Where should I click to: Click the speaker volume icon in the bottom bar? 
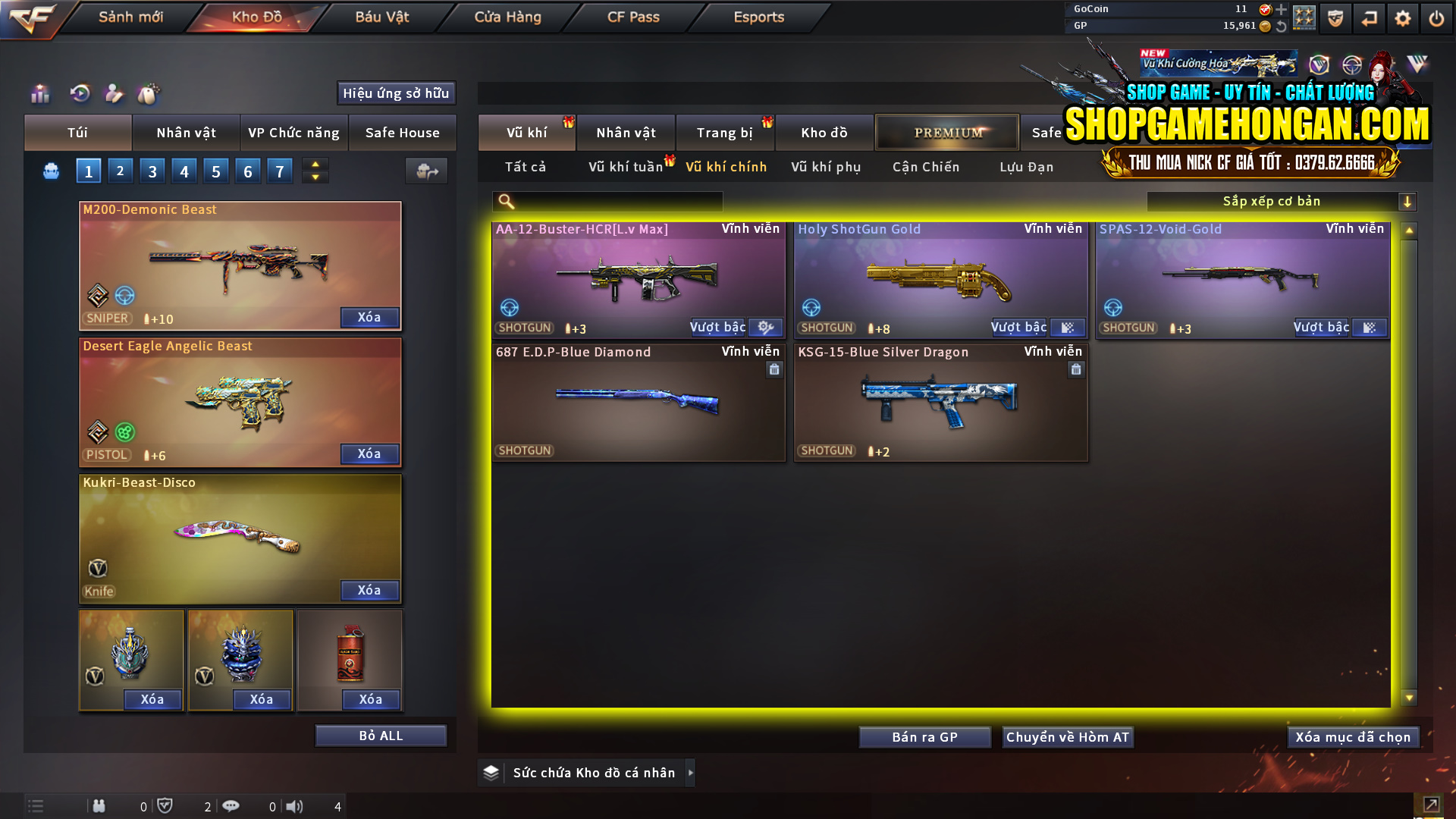[x=296, y=806]
